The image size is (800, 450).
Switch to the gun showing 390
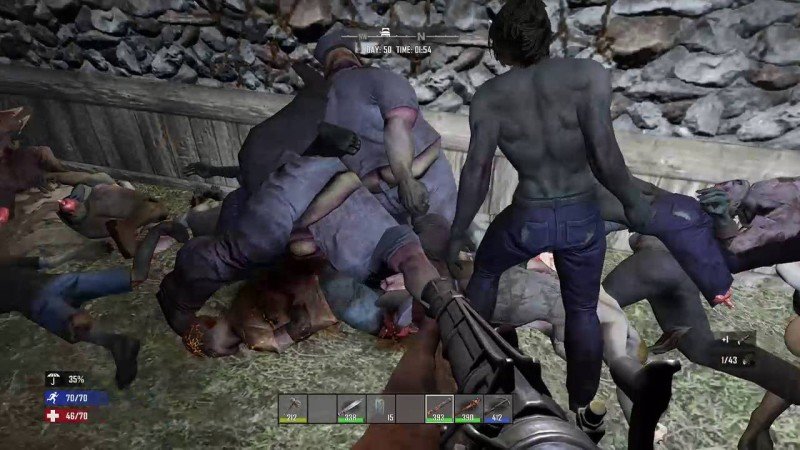[x=468, y=408]
